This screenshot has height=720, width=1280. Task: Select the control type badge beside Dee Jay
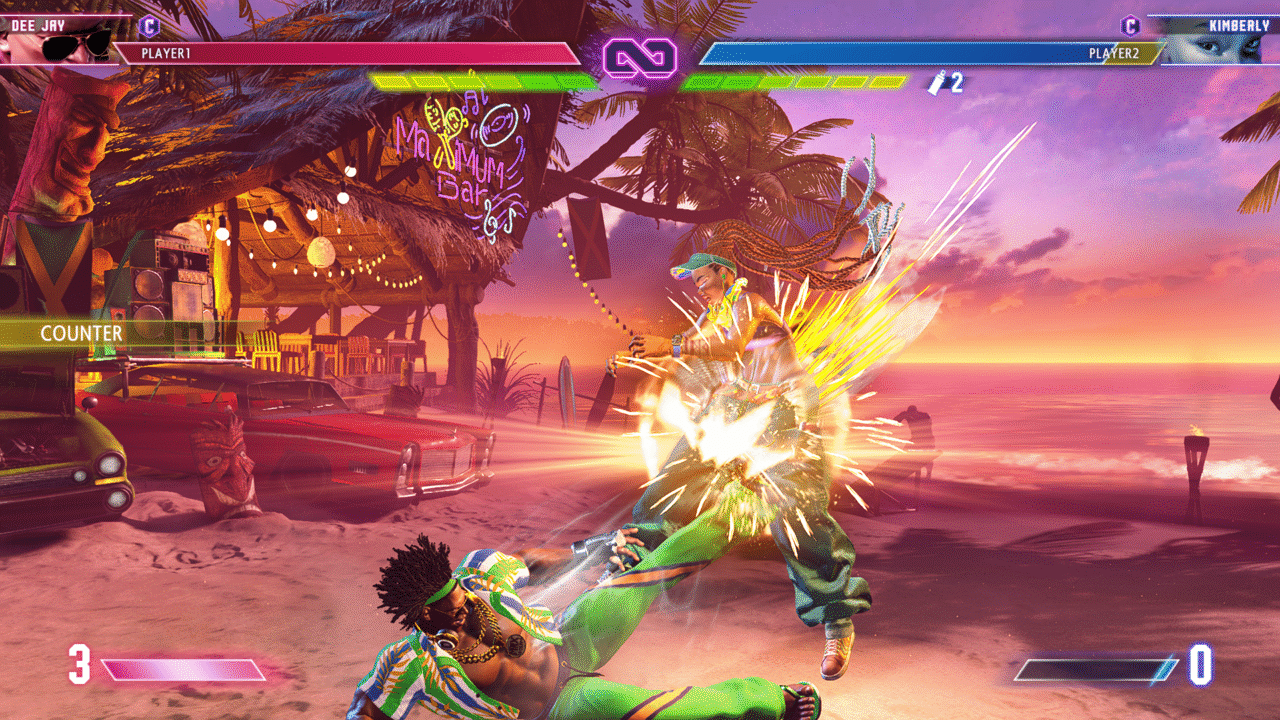[150, 26]
